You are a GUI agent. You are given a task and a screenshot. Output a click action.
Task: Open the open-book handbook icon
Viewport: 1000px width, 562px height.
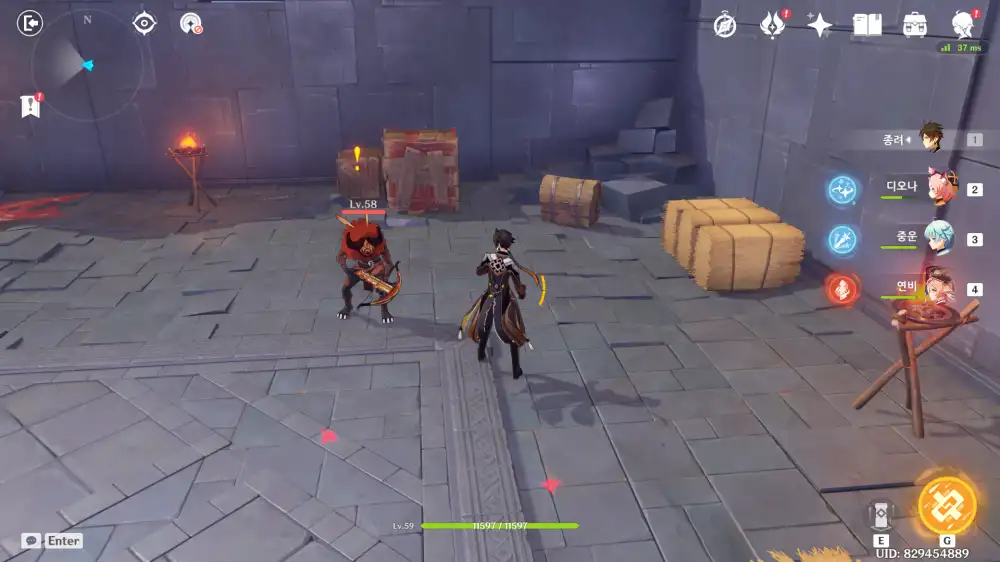pyautogui.click(x=867, y=26)
